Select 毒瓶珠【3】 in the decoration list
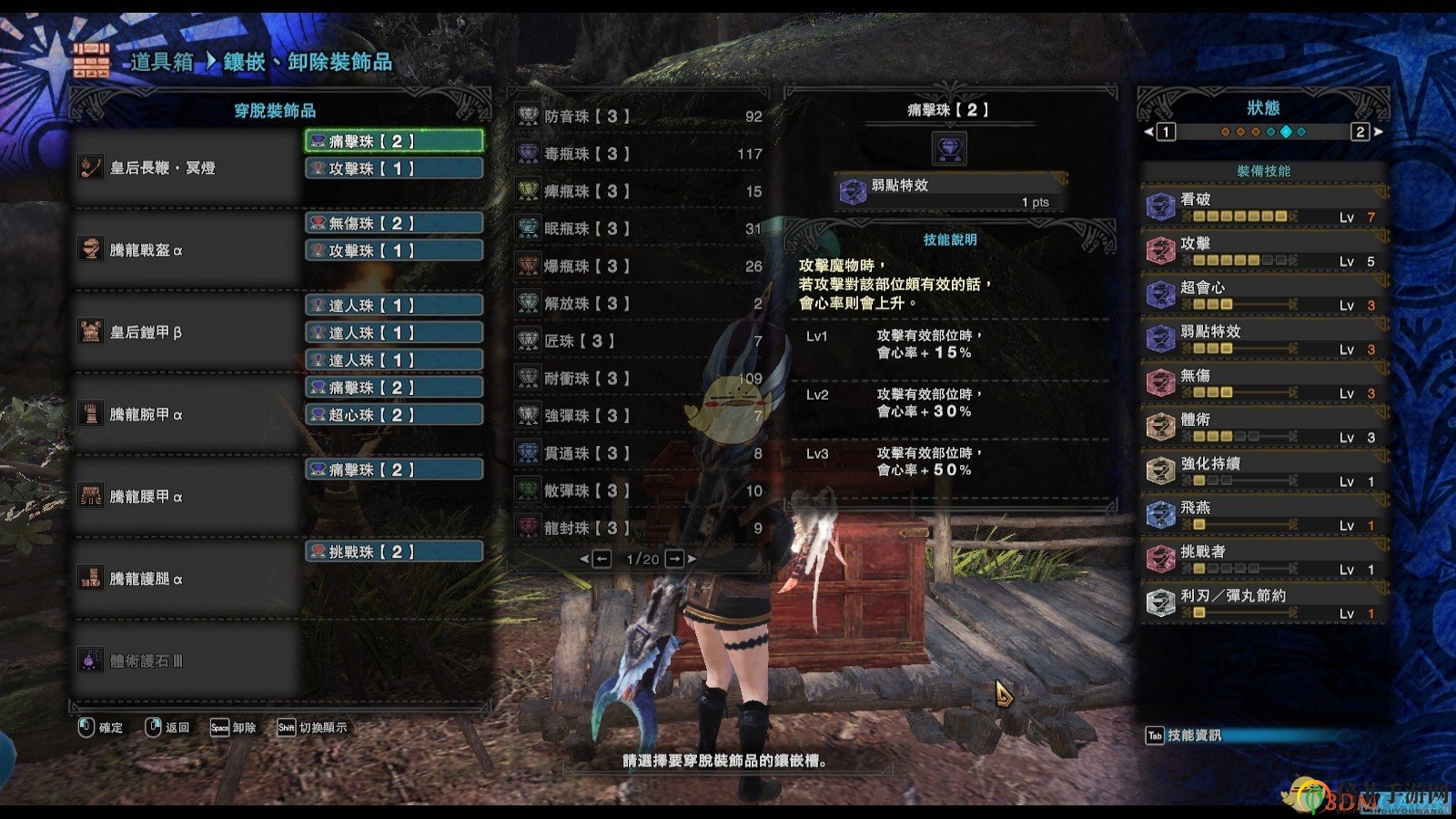1456x819 pixels. 639,154
